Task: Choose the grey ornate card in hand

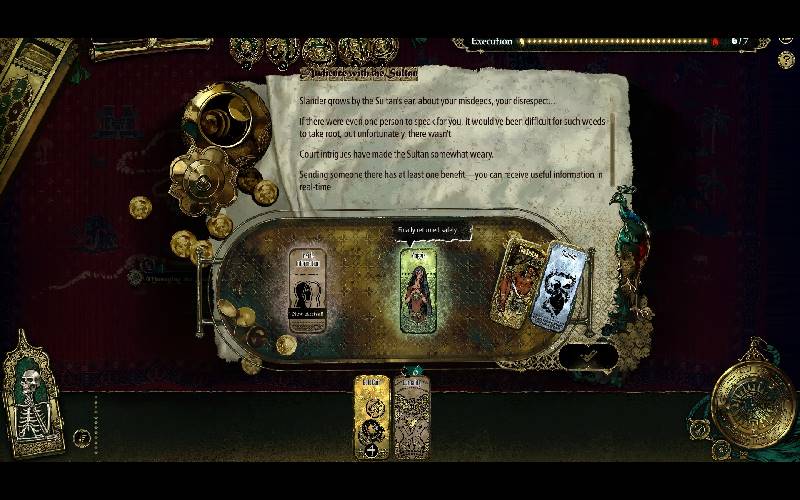Action: (411, 415)
